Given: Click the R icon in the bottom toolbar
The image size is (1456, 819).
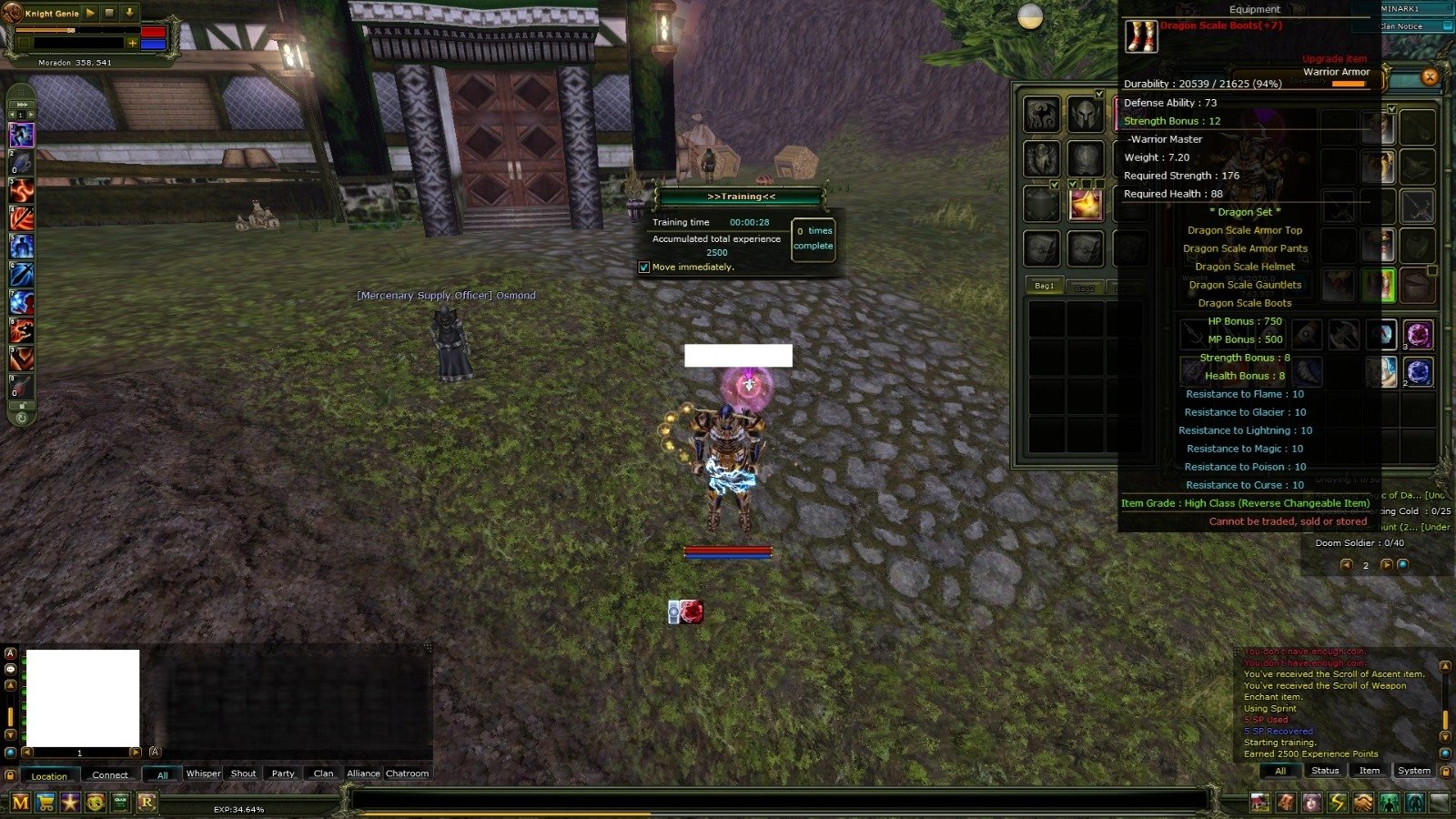Looking at the screenshot, I should point(146,801).
